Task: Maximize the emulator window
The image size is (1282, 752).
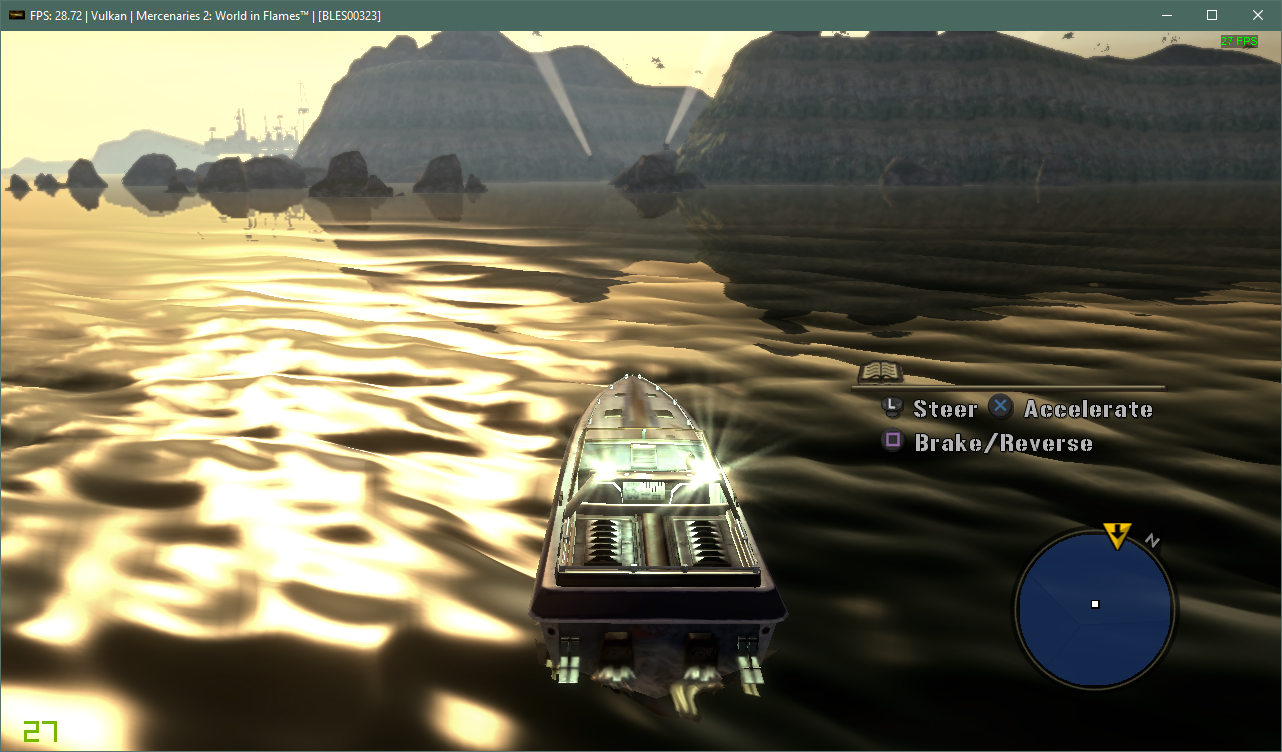Action: click(1212, 15)
